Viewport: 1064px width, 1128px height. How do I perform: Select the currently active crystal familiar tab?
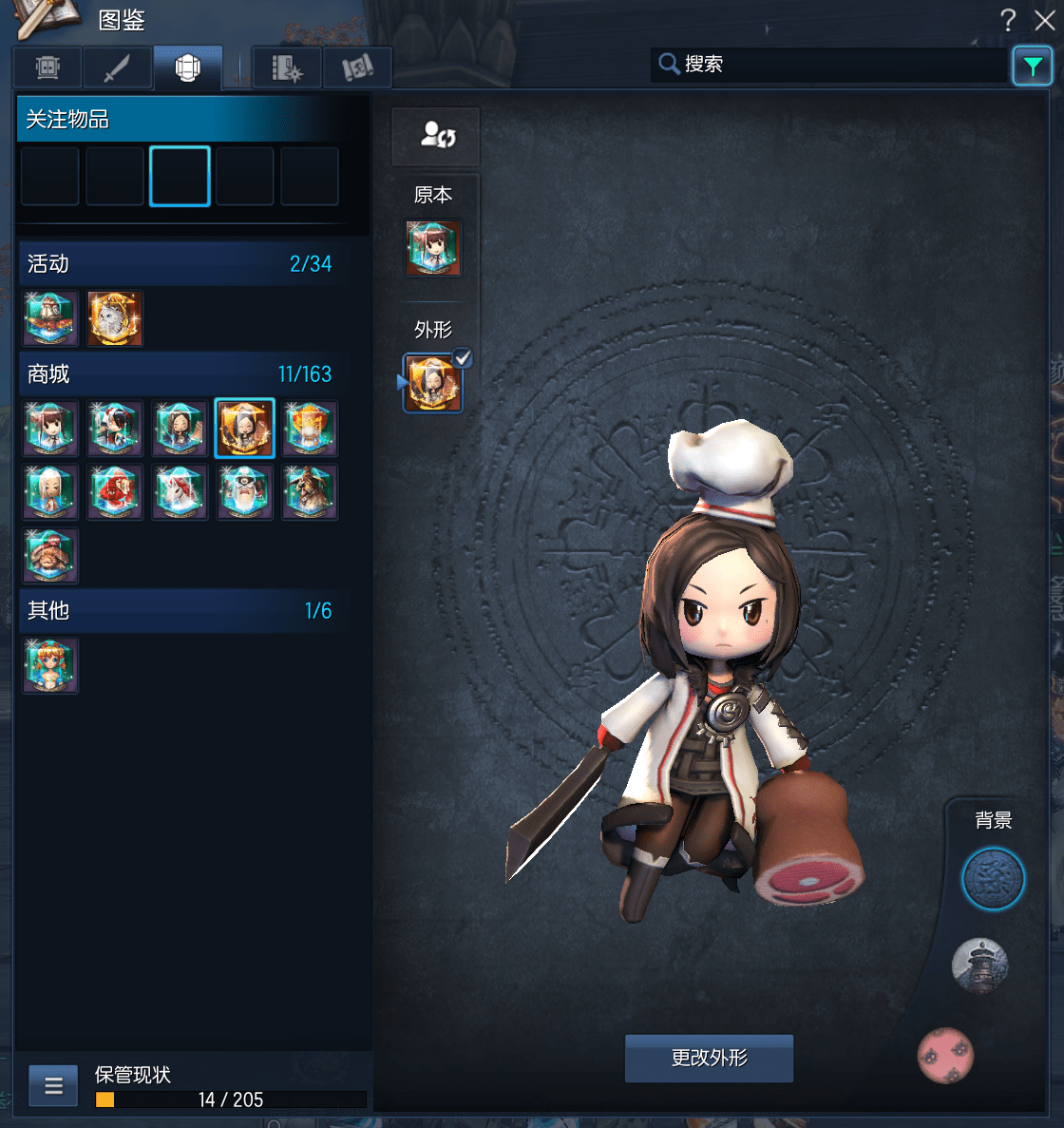click(x=188, y=67)
